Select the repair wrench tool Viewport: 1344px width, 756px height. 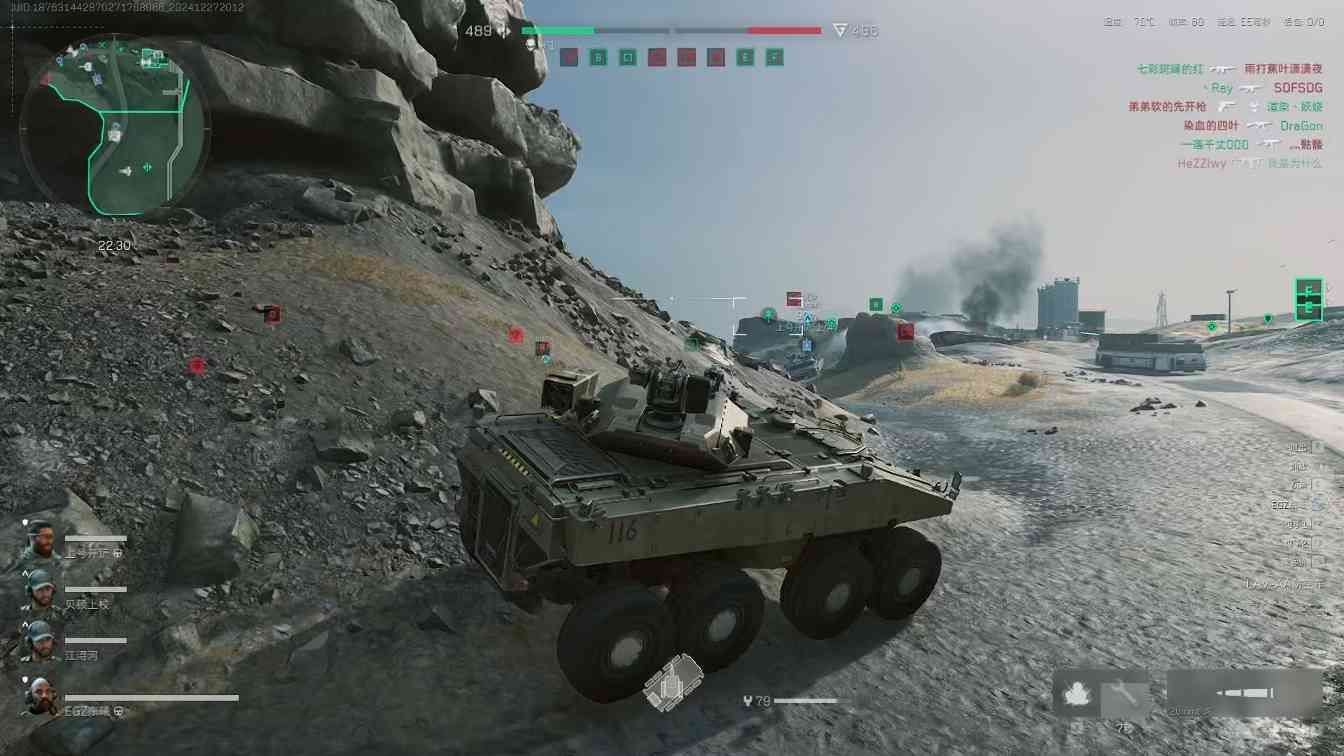pos(1123,692)
